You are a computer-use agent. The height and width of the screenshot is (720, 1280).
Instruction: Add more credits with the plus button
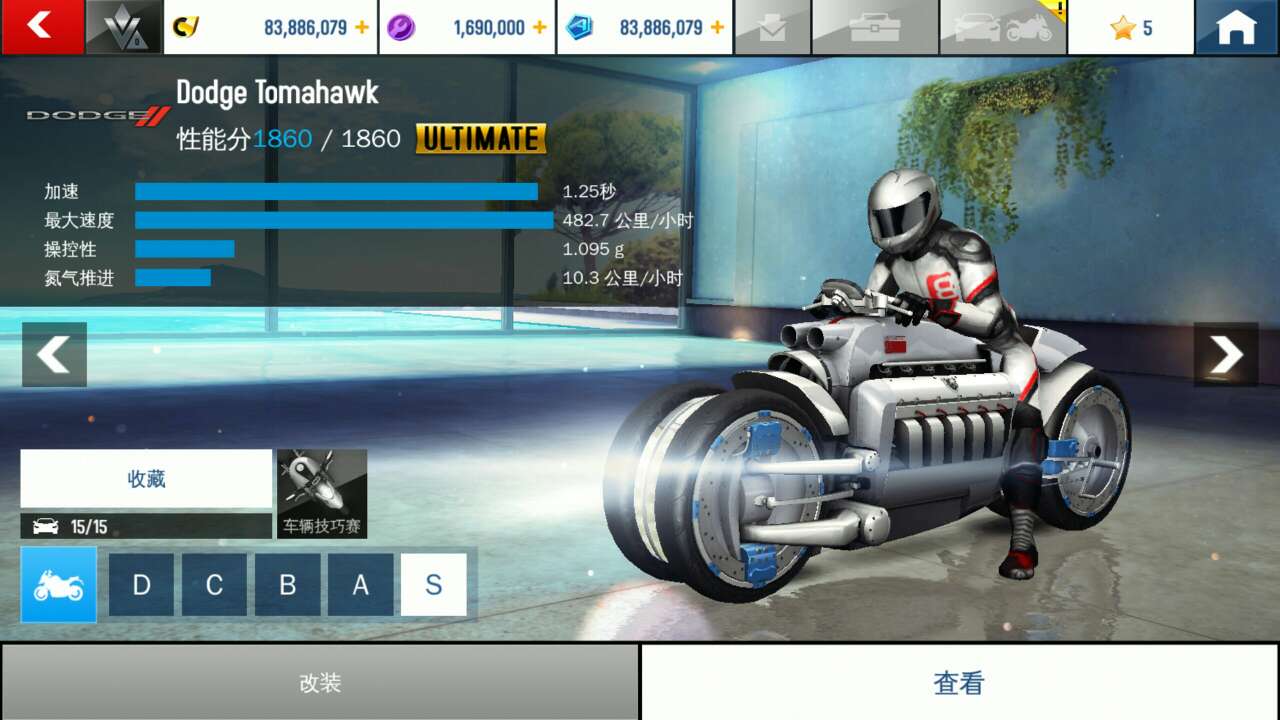(362, 27)
